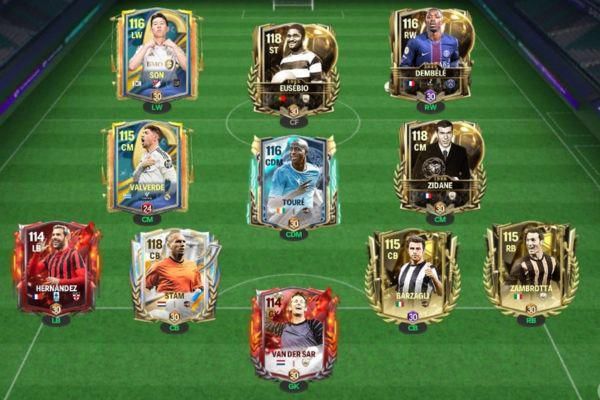Select the Barzagli centre back card
The height and width of the screenshot is (400, 600).
coord(412,276)
